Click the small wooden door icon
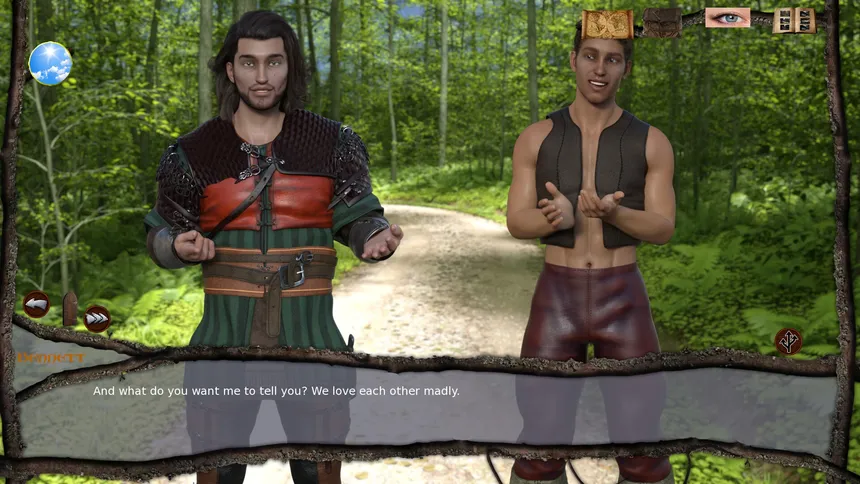The height and width of the screenshot is (484, 860). pos(69,308)
